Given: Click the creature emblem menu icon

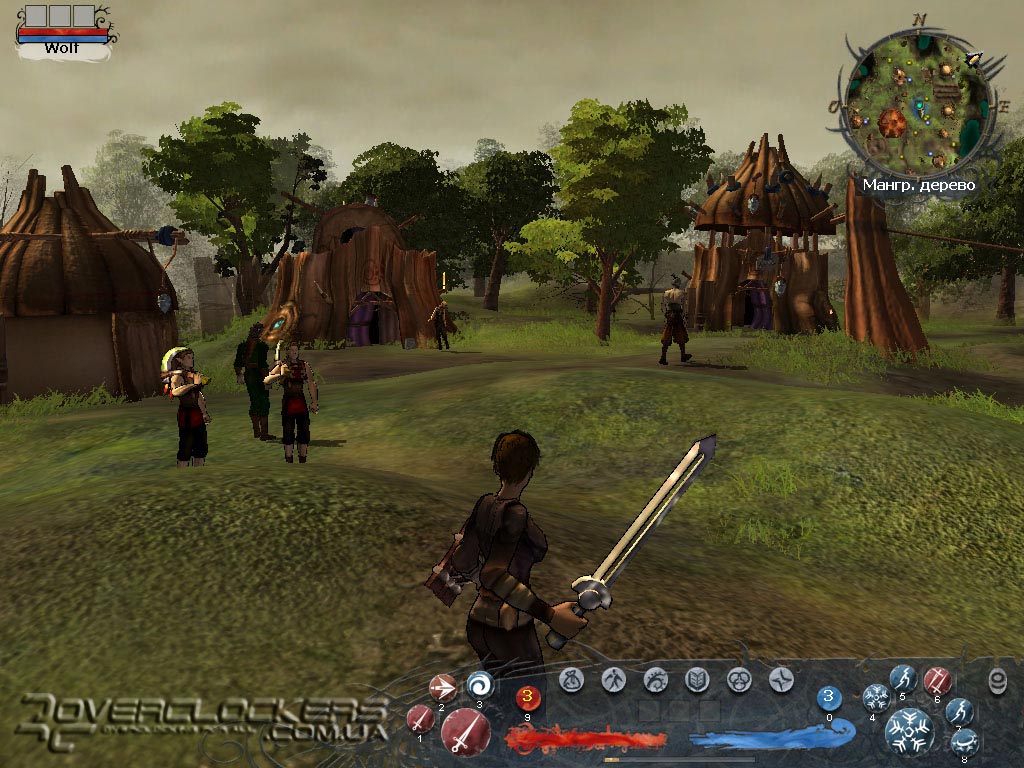Looking at the screenshot, I should coord(655,680).
